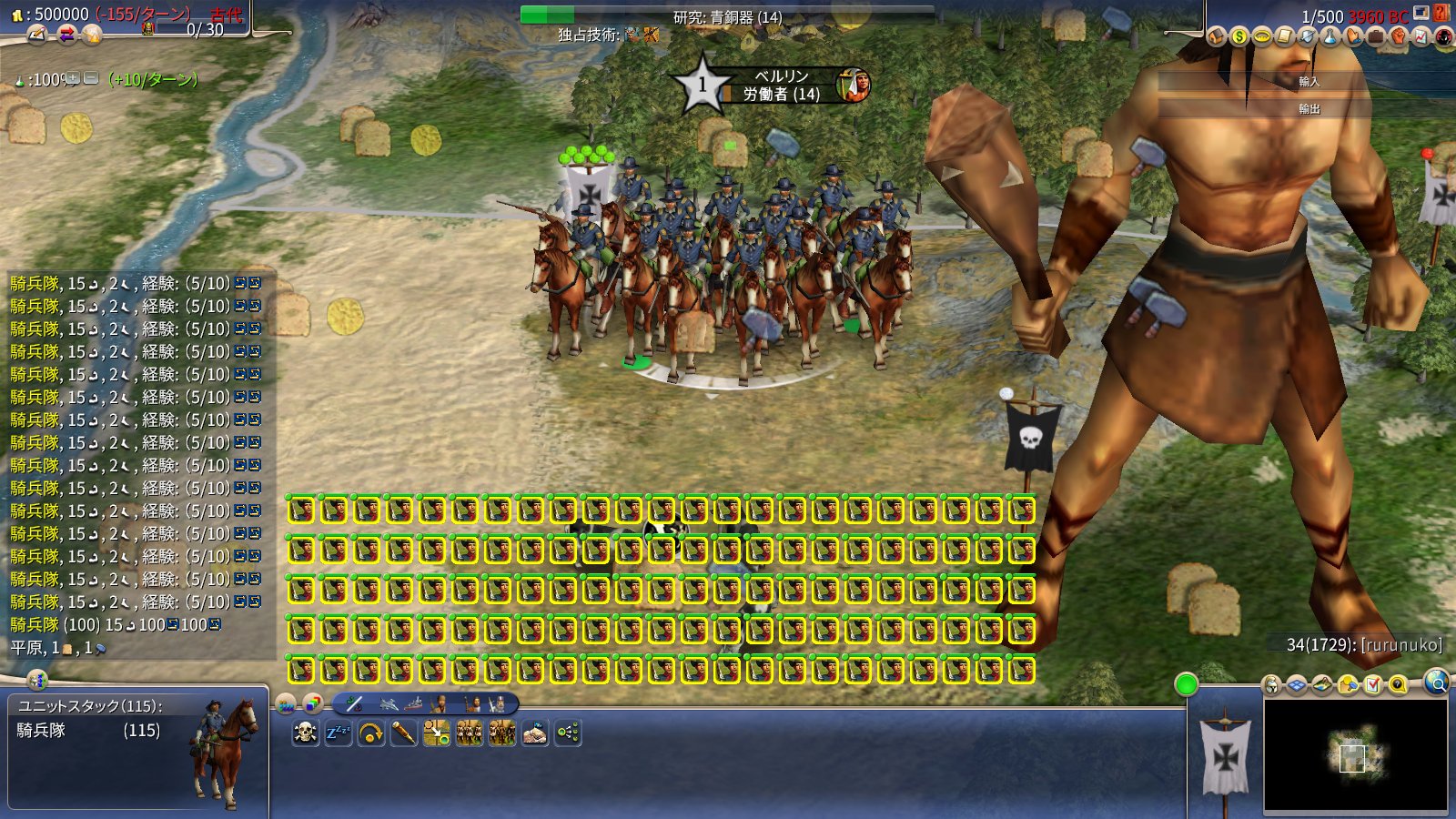Open the domestic advisor (house icon)
1456x819 pixels.
click(x=1218, y=37)
